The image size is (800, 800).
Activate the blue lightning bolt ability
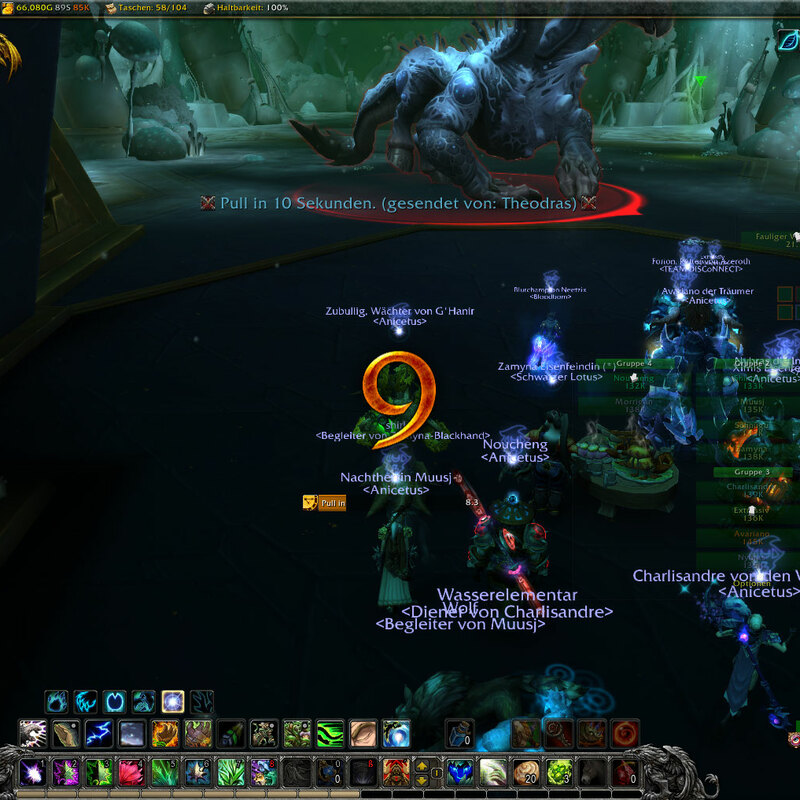[x=98, y=734]
